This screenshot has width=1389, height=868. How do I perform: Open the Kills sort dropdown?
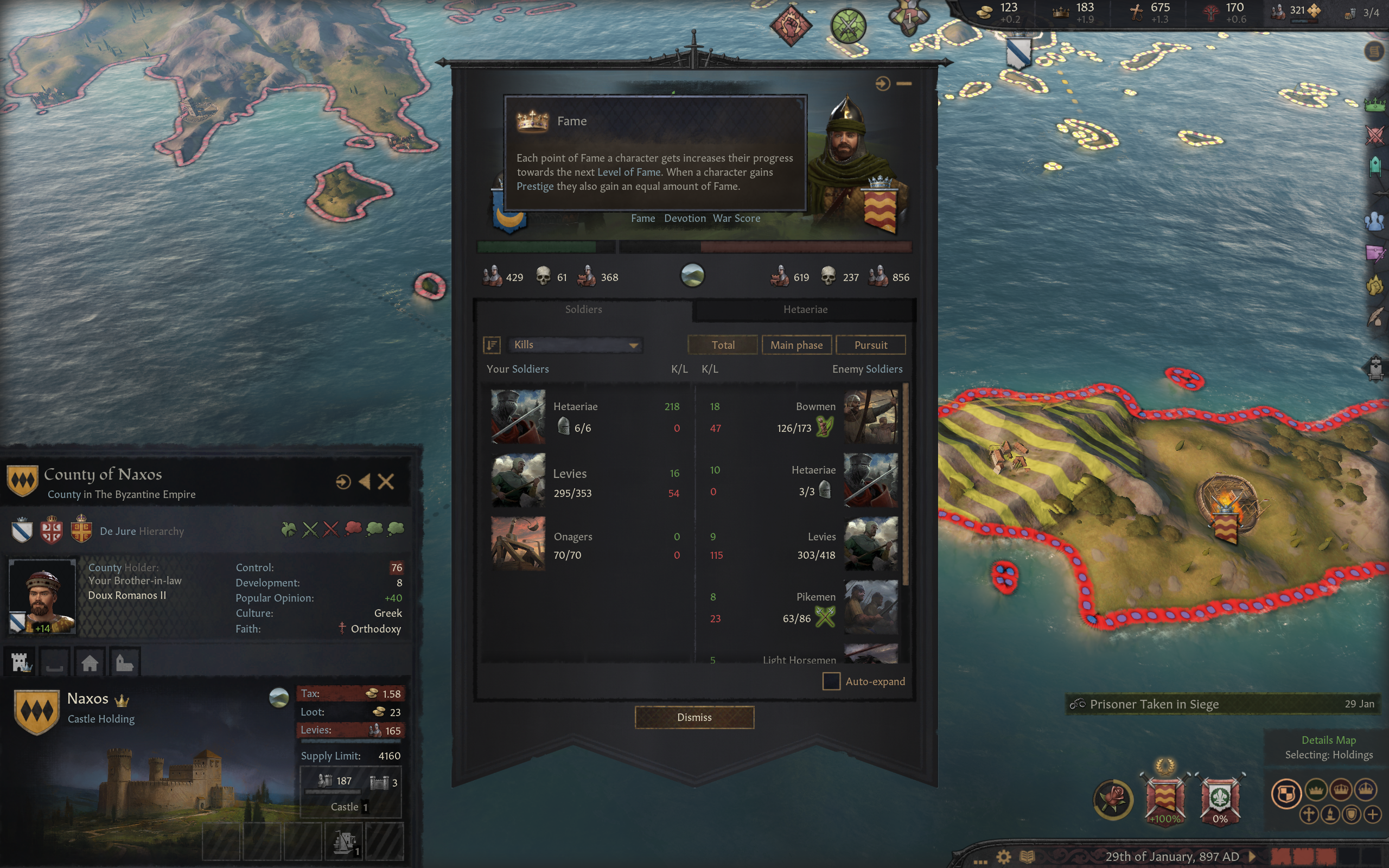[575, 345]
